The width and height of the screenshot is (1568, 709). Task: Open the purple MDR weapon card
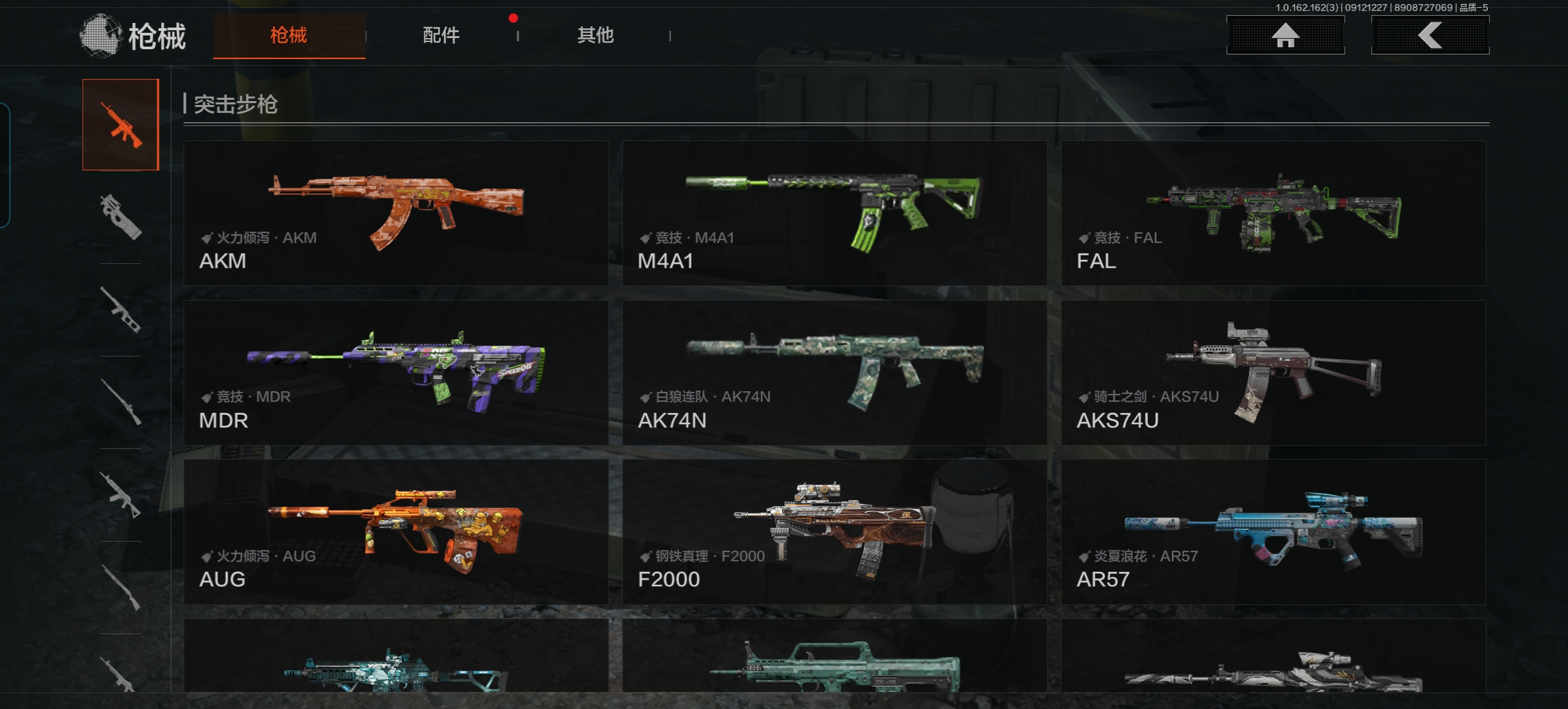(x=396, y=373)
